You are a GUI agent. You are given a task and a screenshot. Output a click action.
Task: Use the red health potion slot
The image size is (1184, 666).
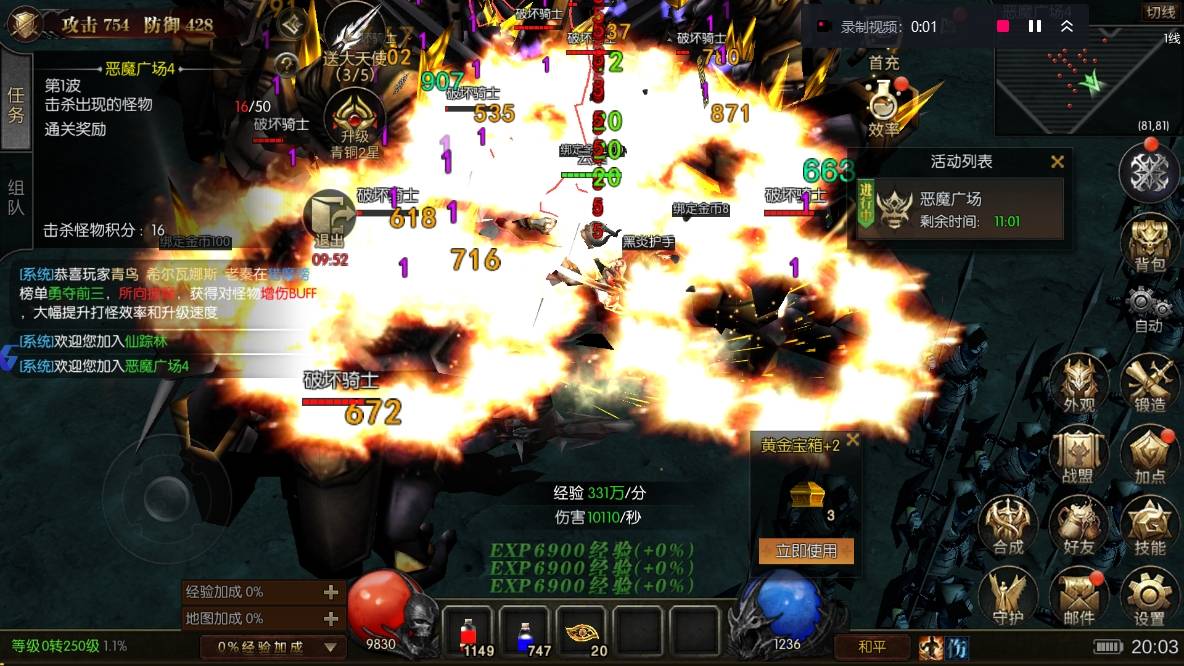point(467,632)
